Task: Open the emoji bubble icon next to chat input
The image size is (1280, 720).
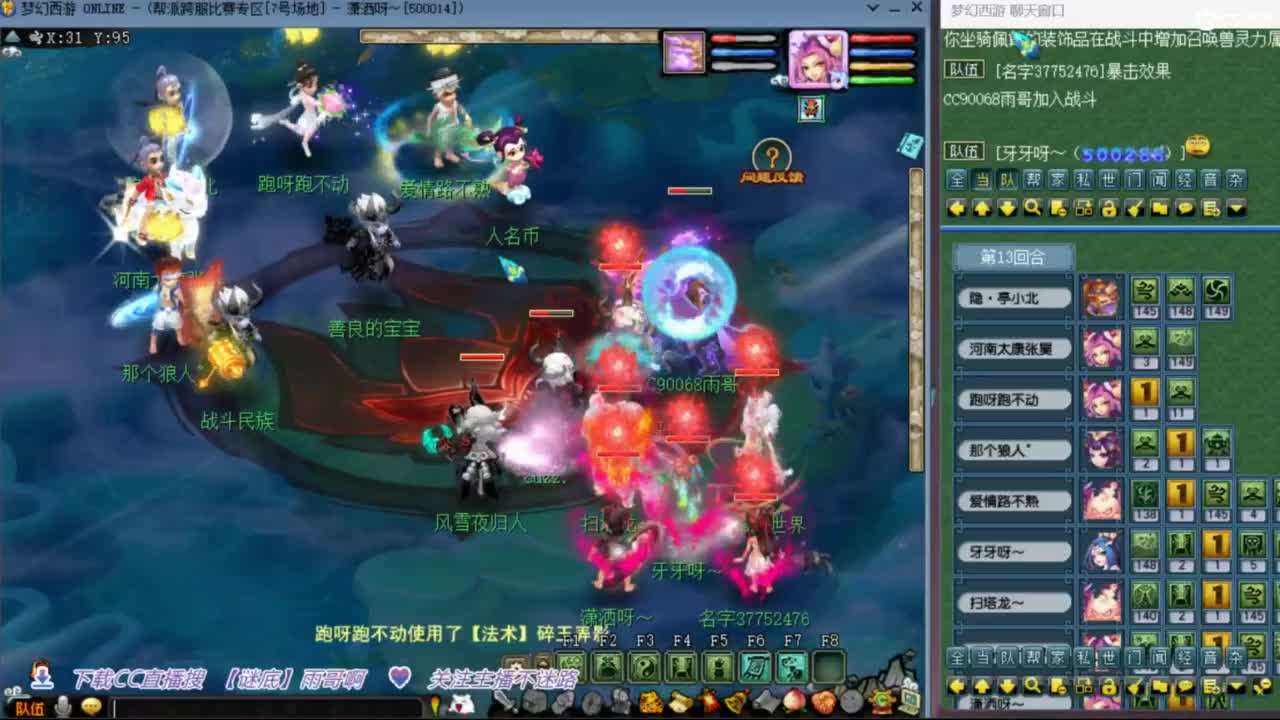Action: pos(93,703)
